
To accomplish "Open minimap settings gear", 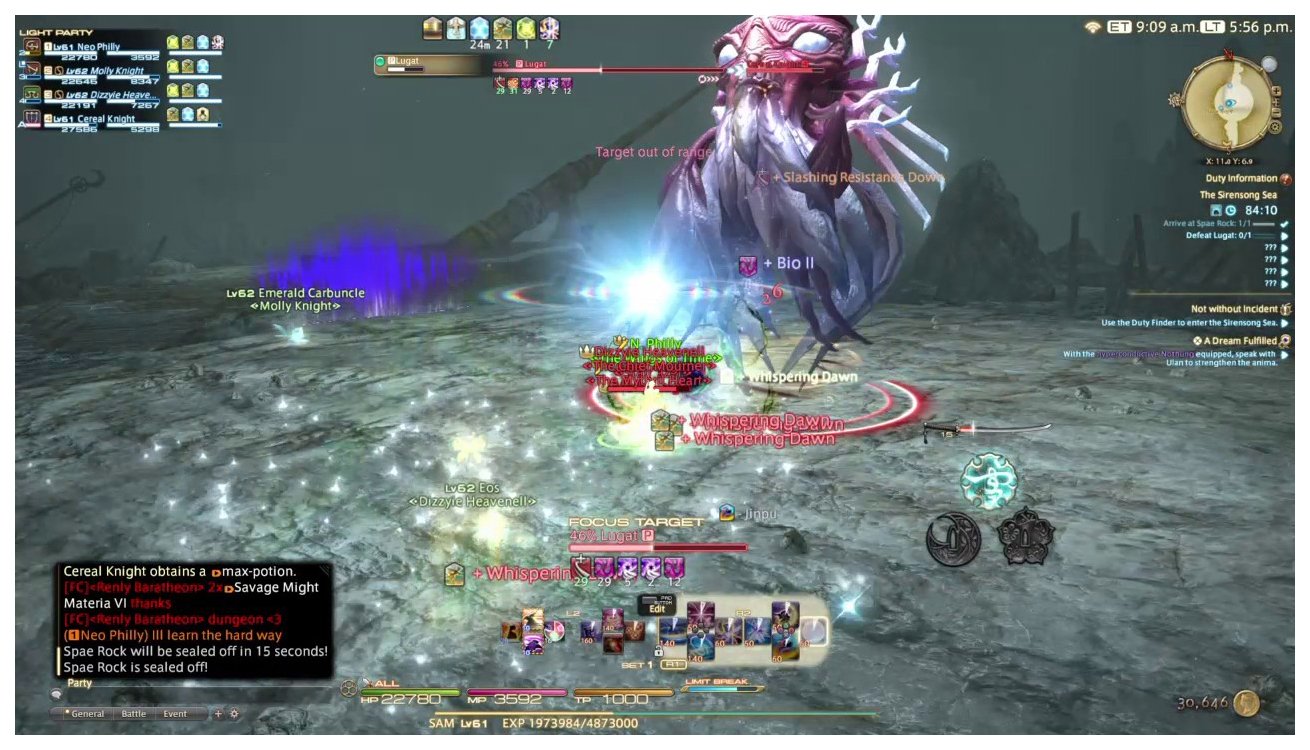I will click(1275, 127).
